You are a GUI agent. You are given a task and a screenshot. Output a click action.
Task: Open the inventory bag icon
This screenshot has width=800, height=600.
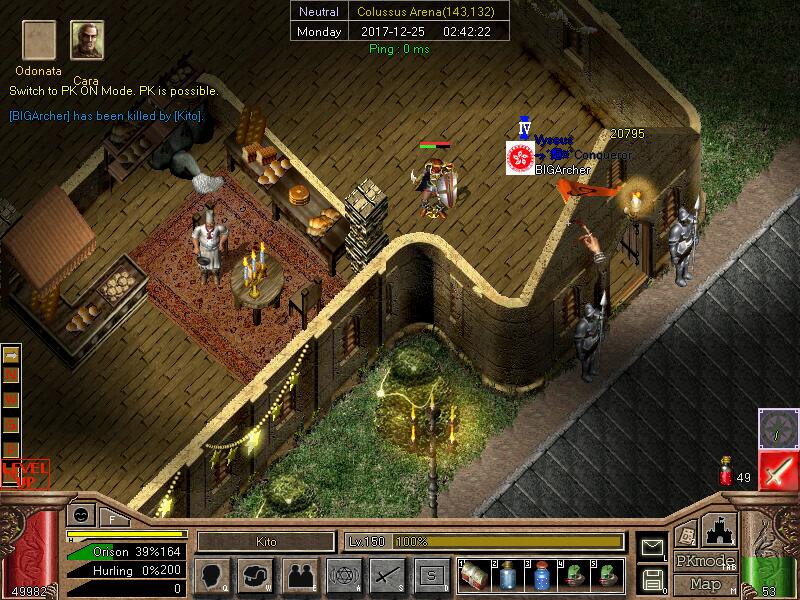[255, 575]
